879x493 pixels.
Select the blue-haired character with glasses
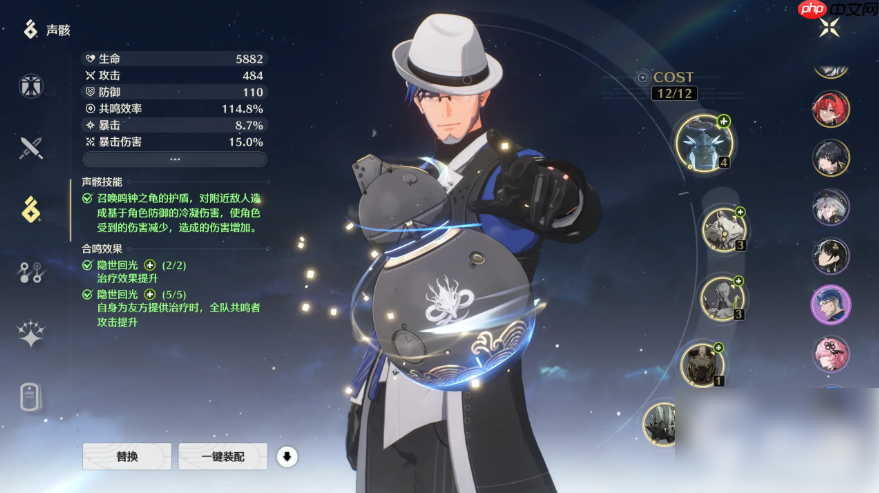(x=830, y=305)
